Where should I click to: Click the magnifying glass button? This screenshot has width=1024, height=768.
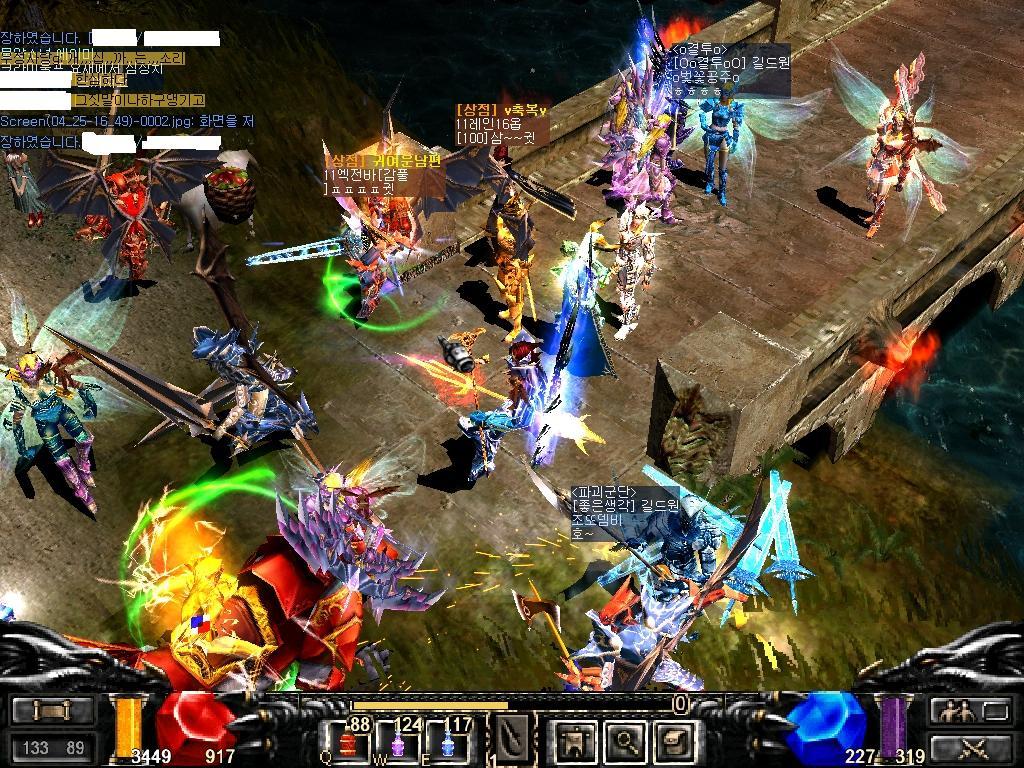click(625, 741)
